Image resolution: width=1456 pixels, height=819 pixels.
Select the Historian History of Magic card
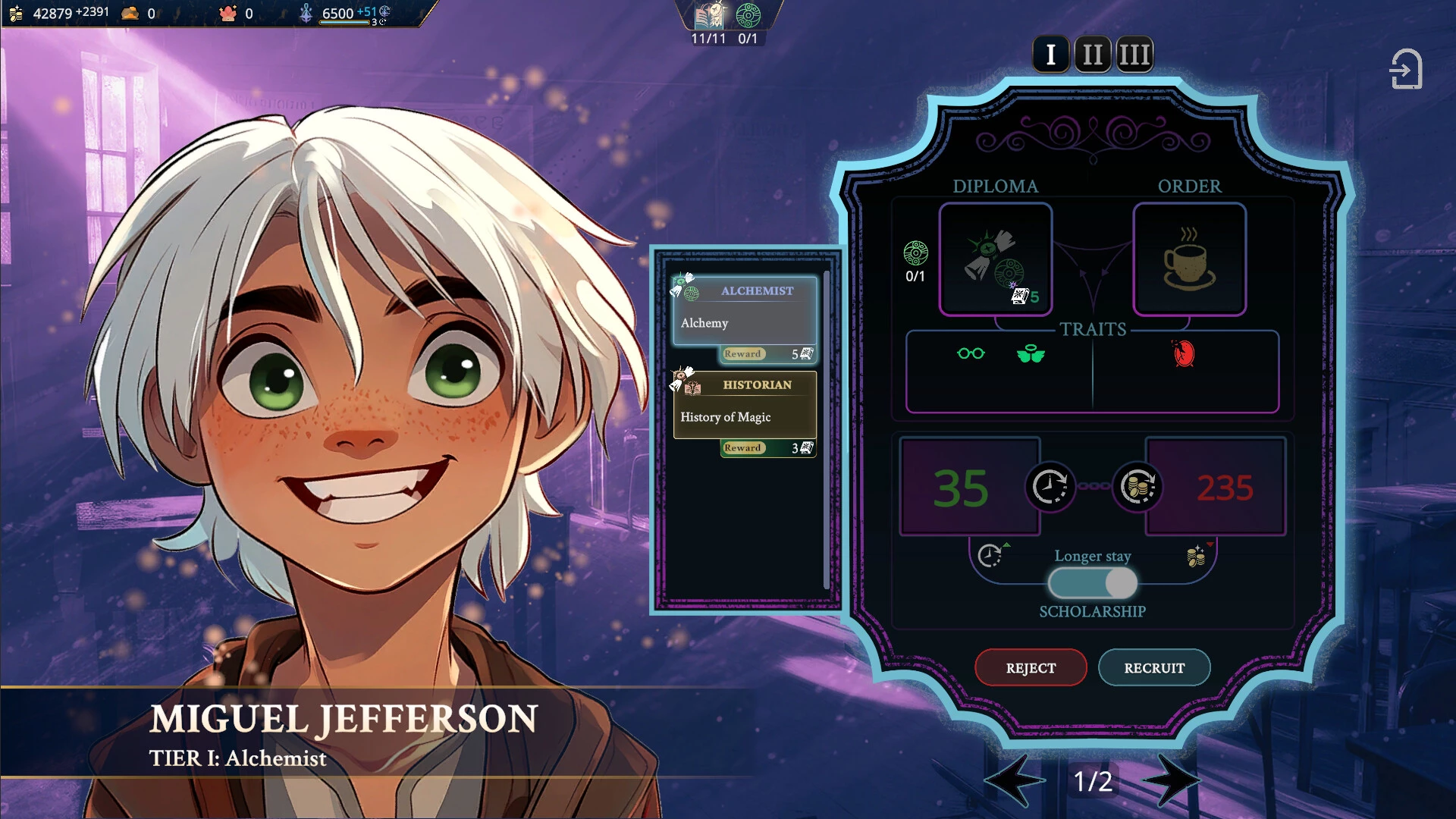745,405
